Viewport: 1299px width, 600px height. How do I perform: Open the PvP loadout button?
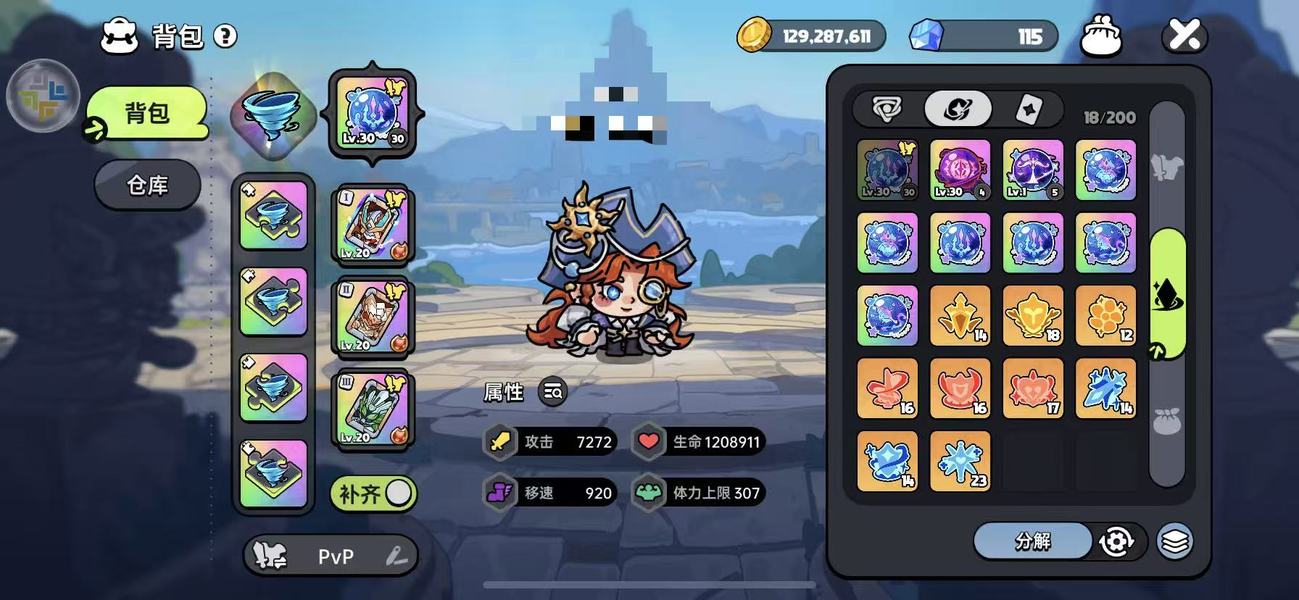click(331, 556)
